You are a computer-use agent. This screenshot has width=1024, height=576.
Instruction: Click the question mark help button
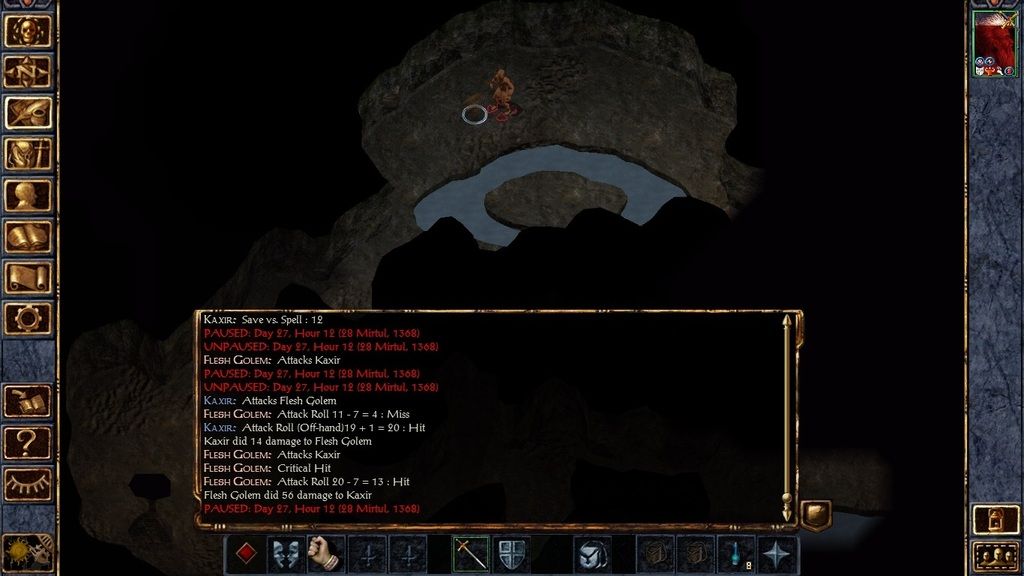tap(28, 441)
